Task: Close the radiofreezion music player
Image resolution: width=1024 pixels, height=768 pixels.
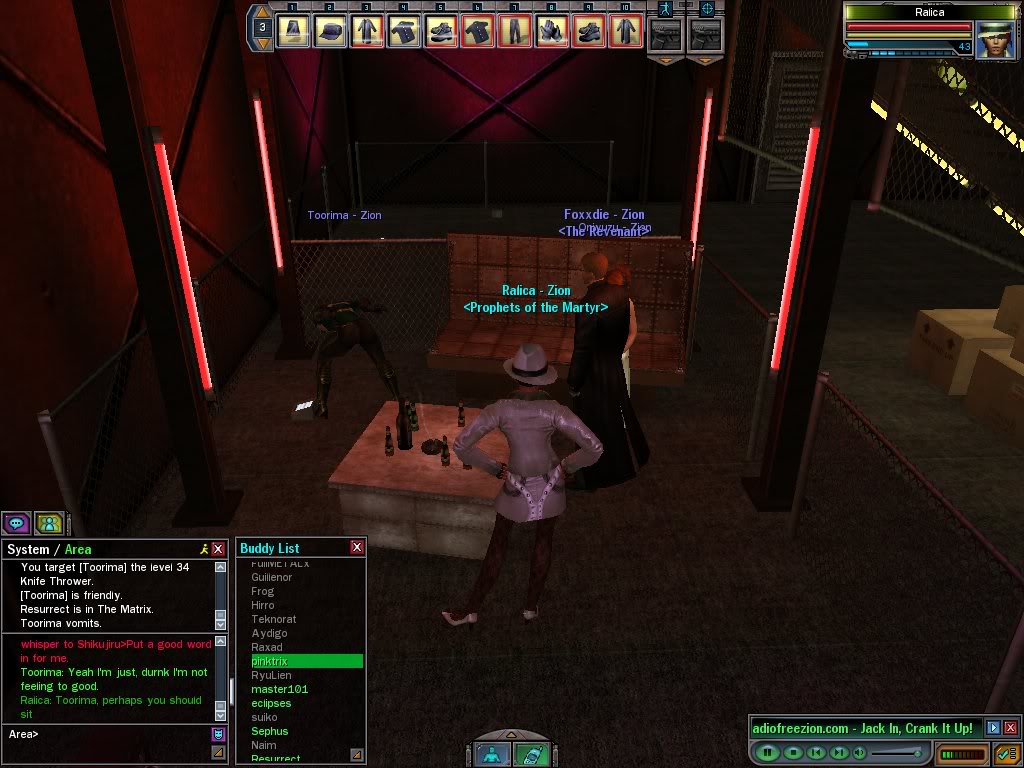Action: coord(1010,728)
